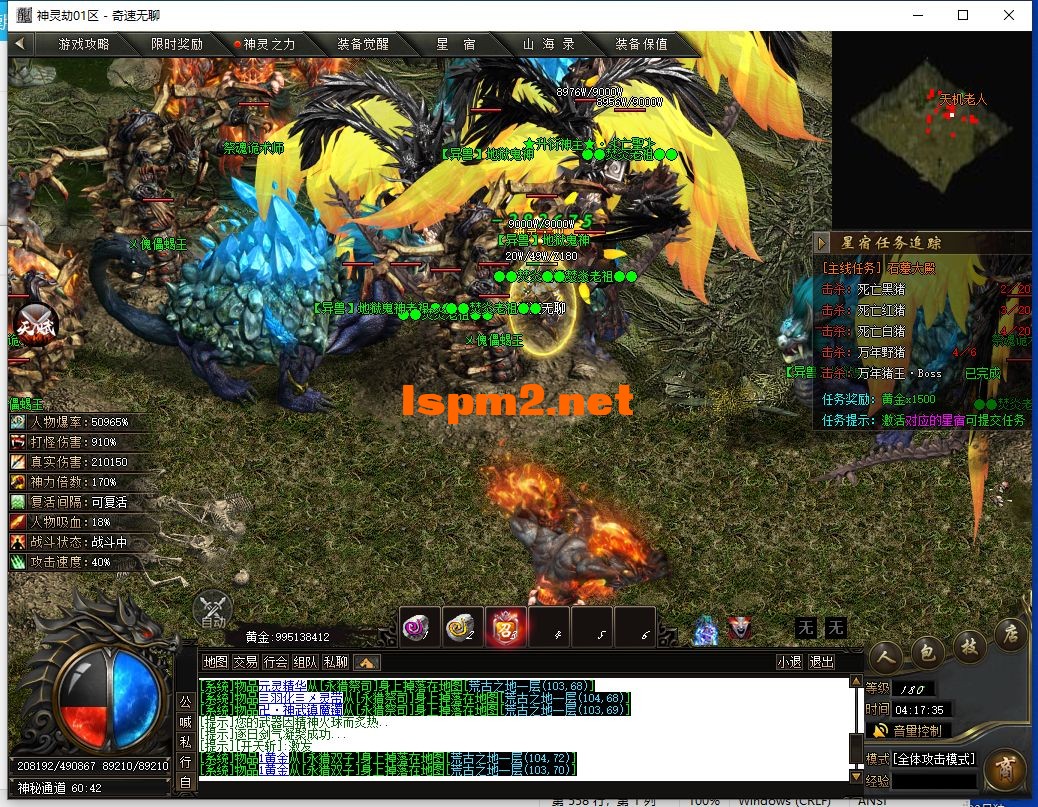1038x807 pixels.
Task: Toggle the 星宿任务追踪 quest tracker arrow
Action: 822,243
